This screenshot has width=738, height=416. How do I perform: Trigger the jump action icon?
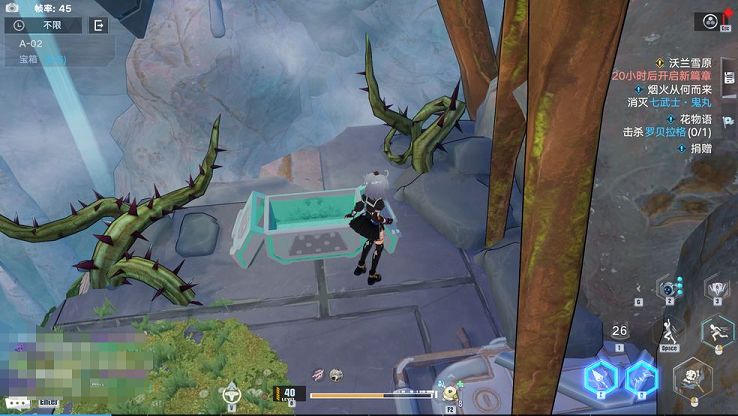(665, 331)
